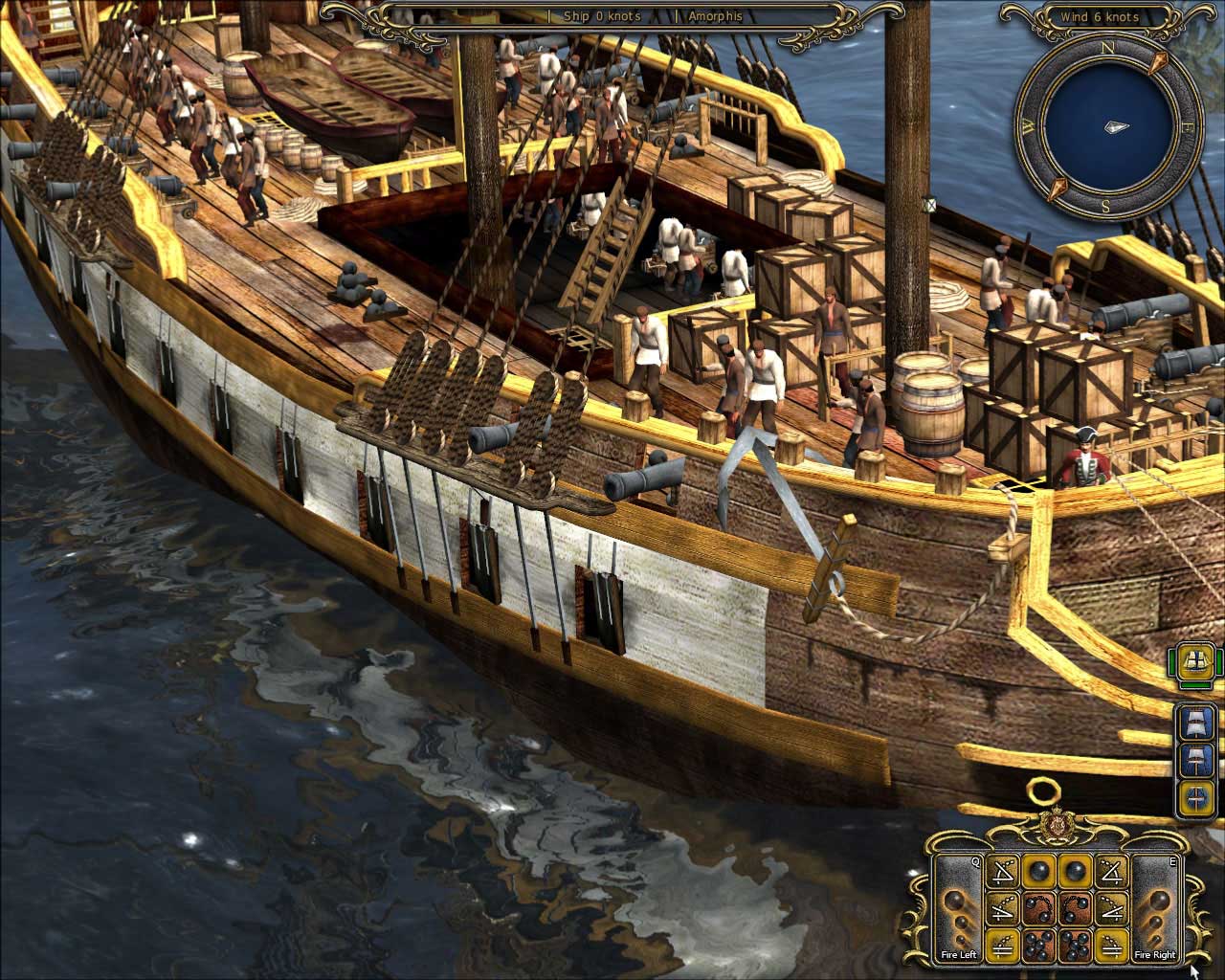Set left guns to high elevation angle
The image size is (1225, 980).
[x=1002, y=872]
